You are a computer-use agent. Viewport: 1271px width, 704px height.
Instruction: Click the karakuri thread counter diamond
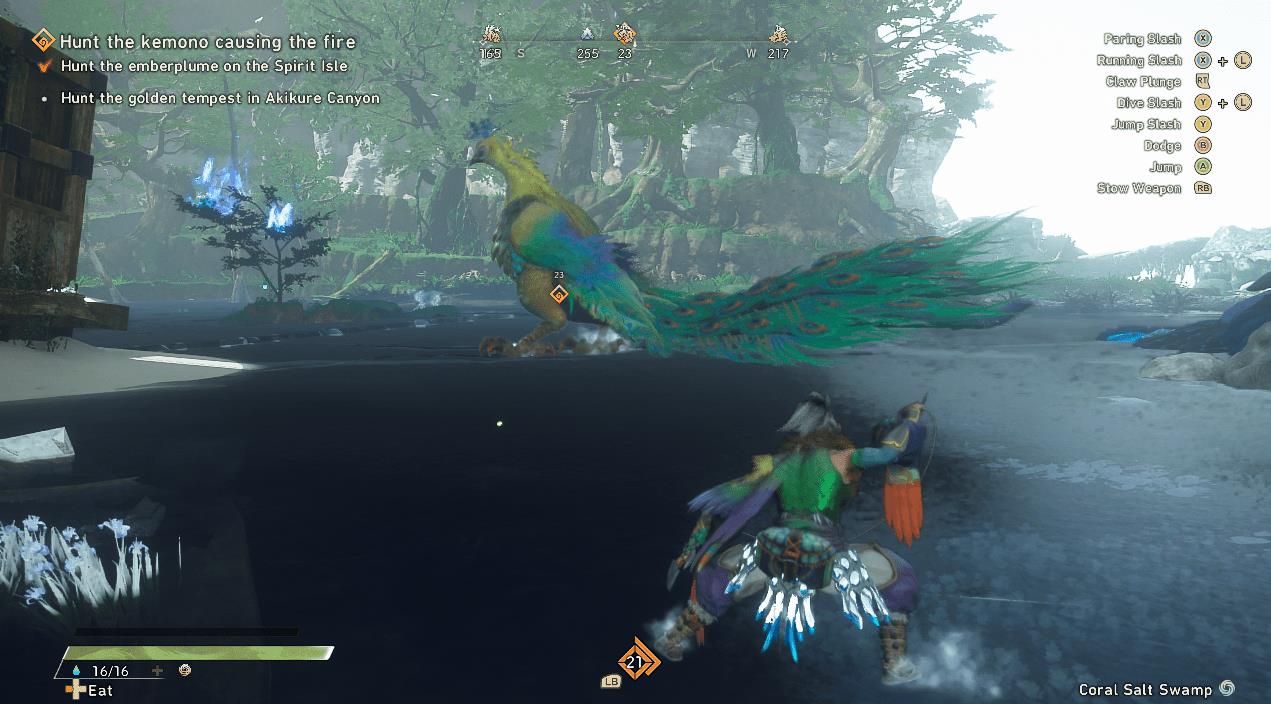[x=634, y=661]
